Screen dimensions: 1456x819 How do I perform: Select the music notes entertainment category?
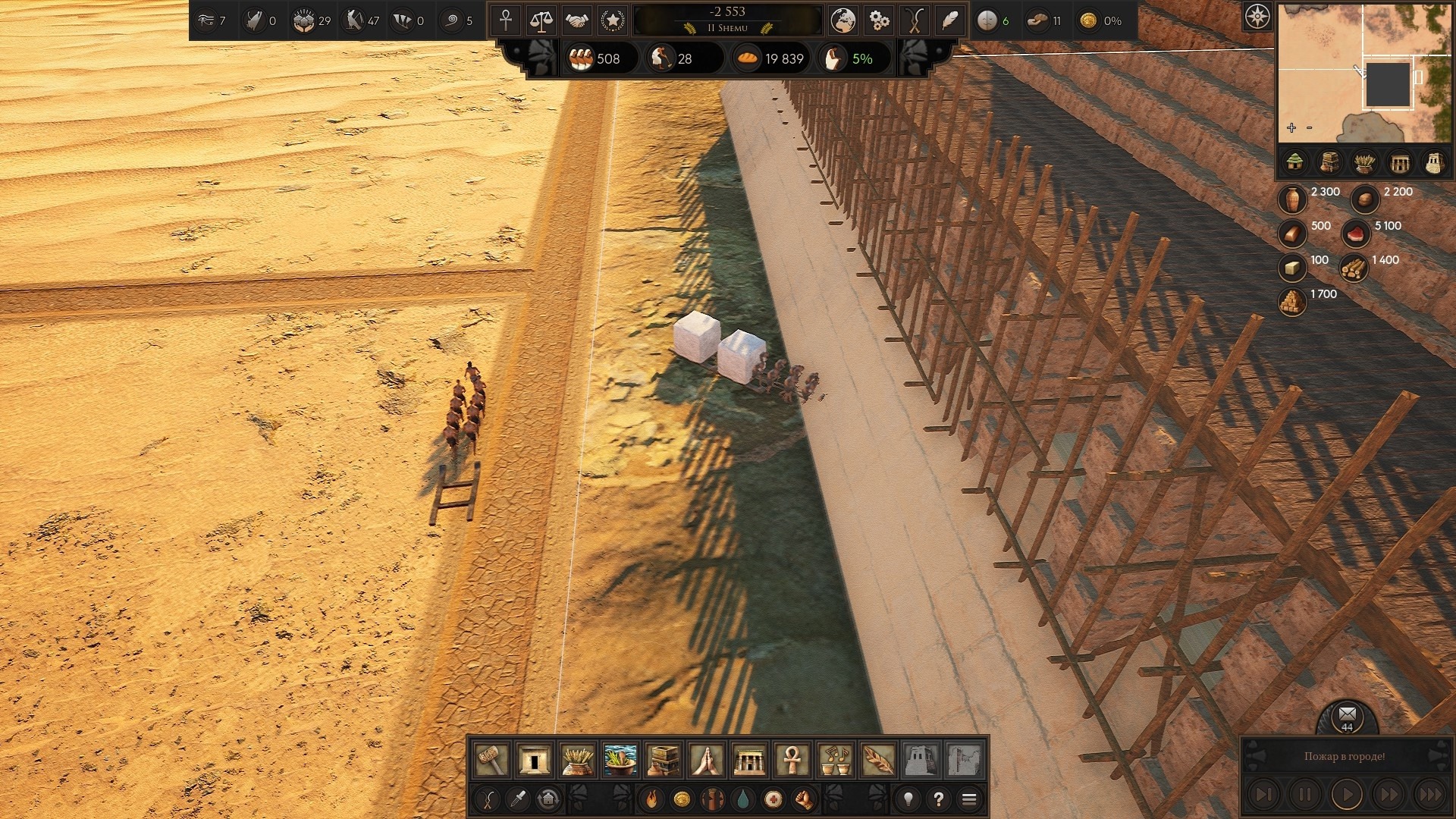coord(835,759)
